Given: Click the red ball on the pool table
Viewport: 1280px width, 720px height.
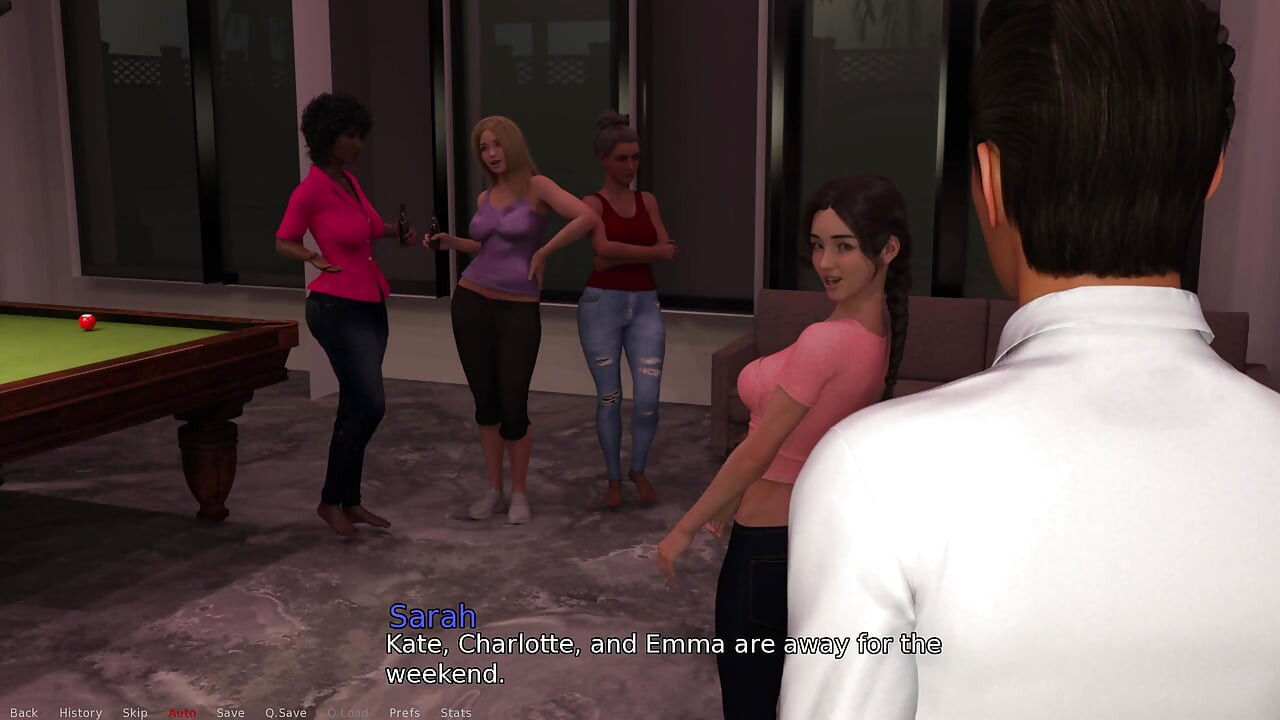Looking at the screenshot, I should point(85,322).
